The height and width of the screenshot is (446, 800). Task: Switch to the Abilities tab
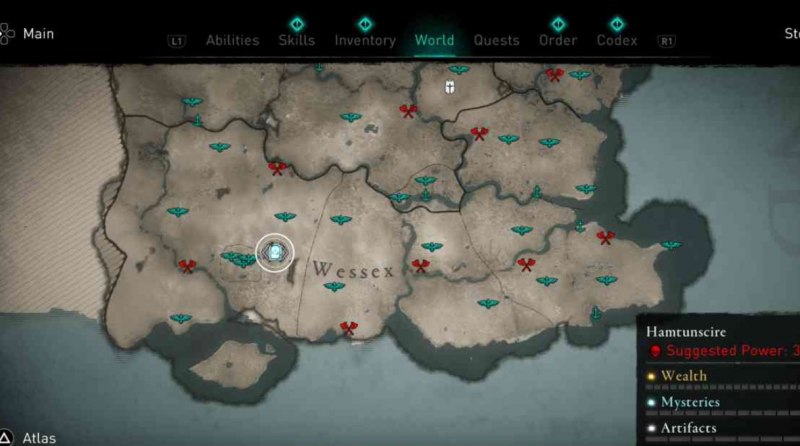232,40
